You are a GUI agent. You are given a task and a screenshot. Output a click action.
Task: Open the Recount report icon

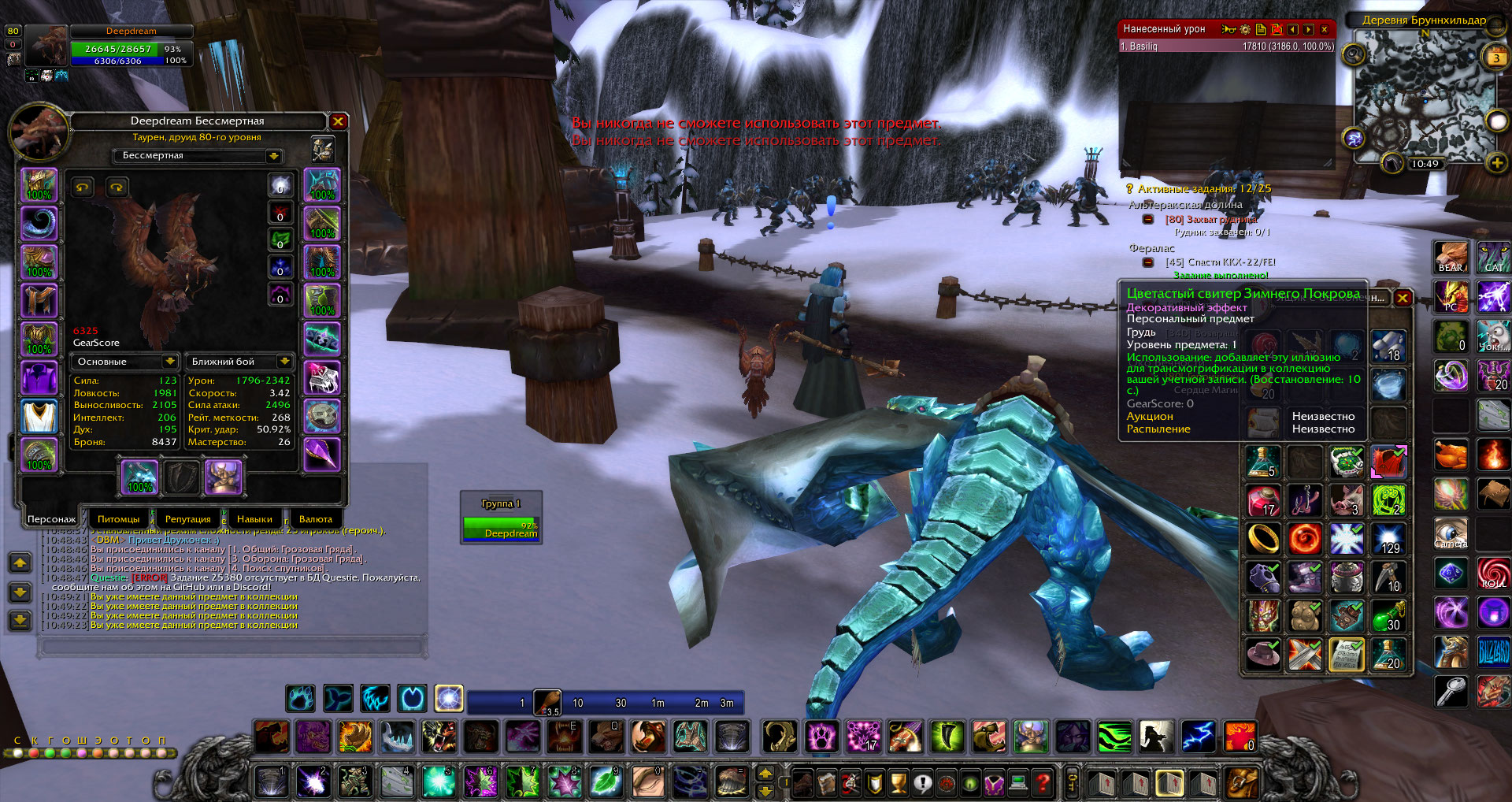pos(1261,29)
